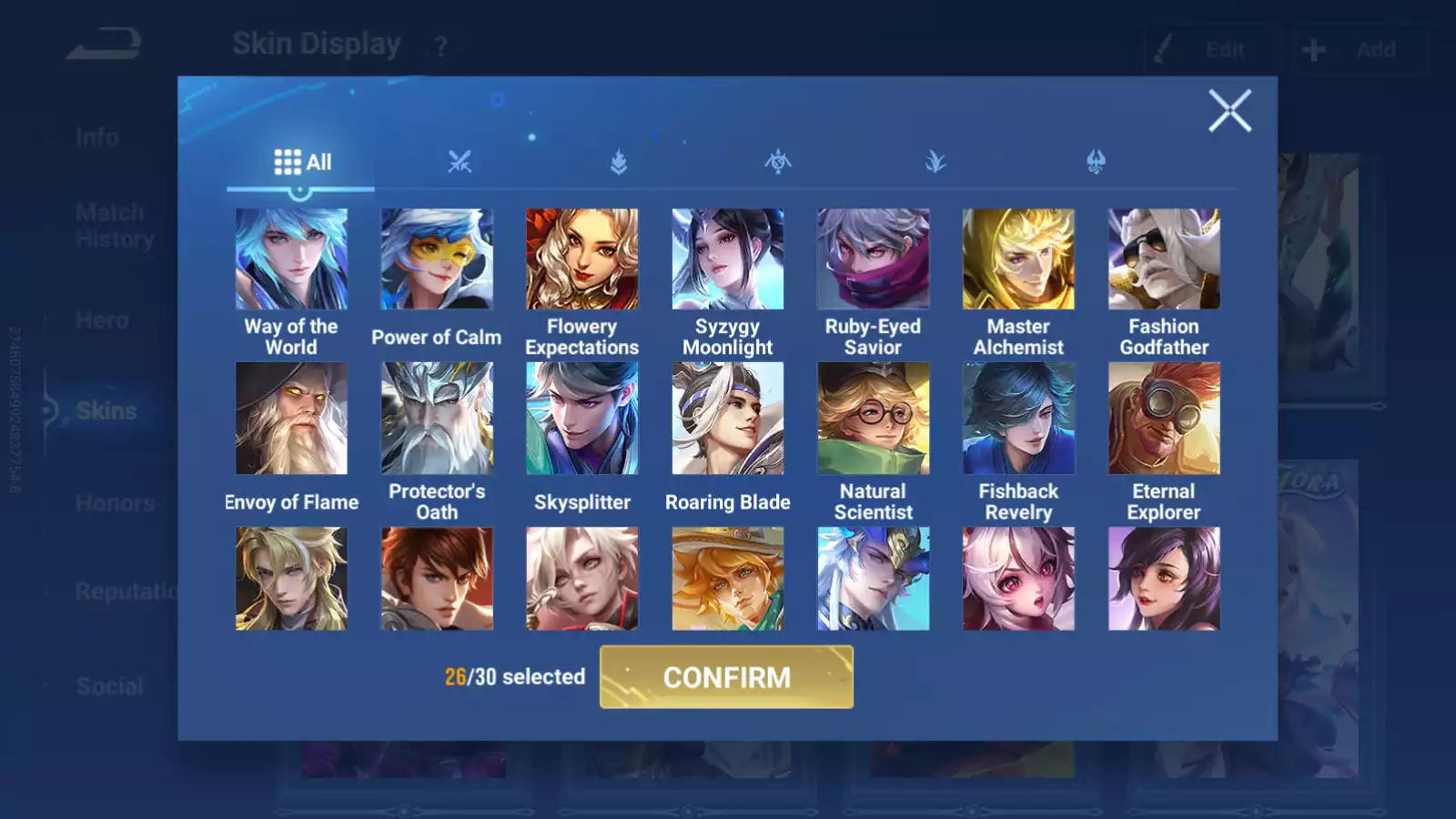Select the Skysplitter skin portrait

tap(582, 419)
